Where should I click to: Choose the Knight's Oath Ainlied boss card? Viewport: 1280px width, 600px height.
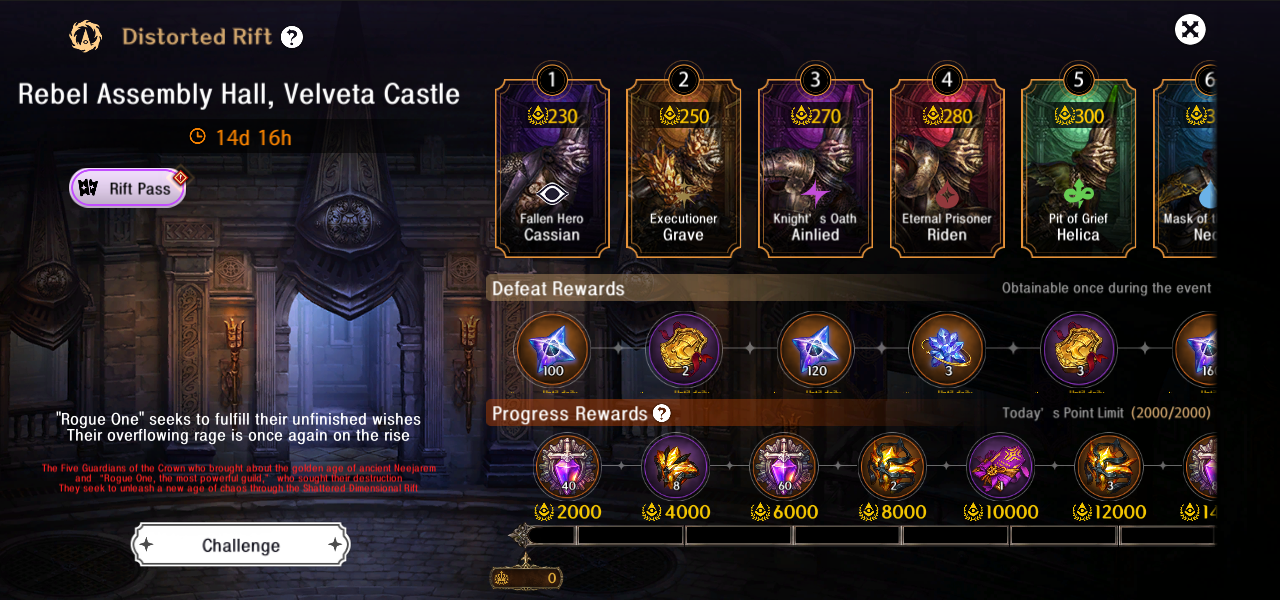(x=815, y=168)
